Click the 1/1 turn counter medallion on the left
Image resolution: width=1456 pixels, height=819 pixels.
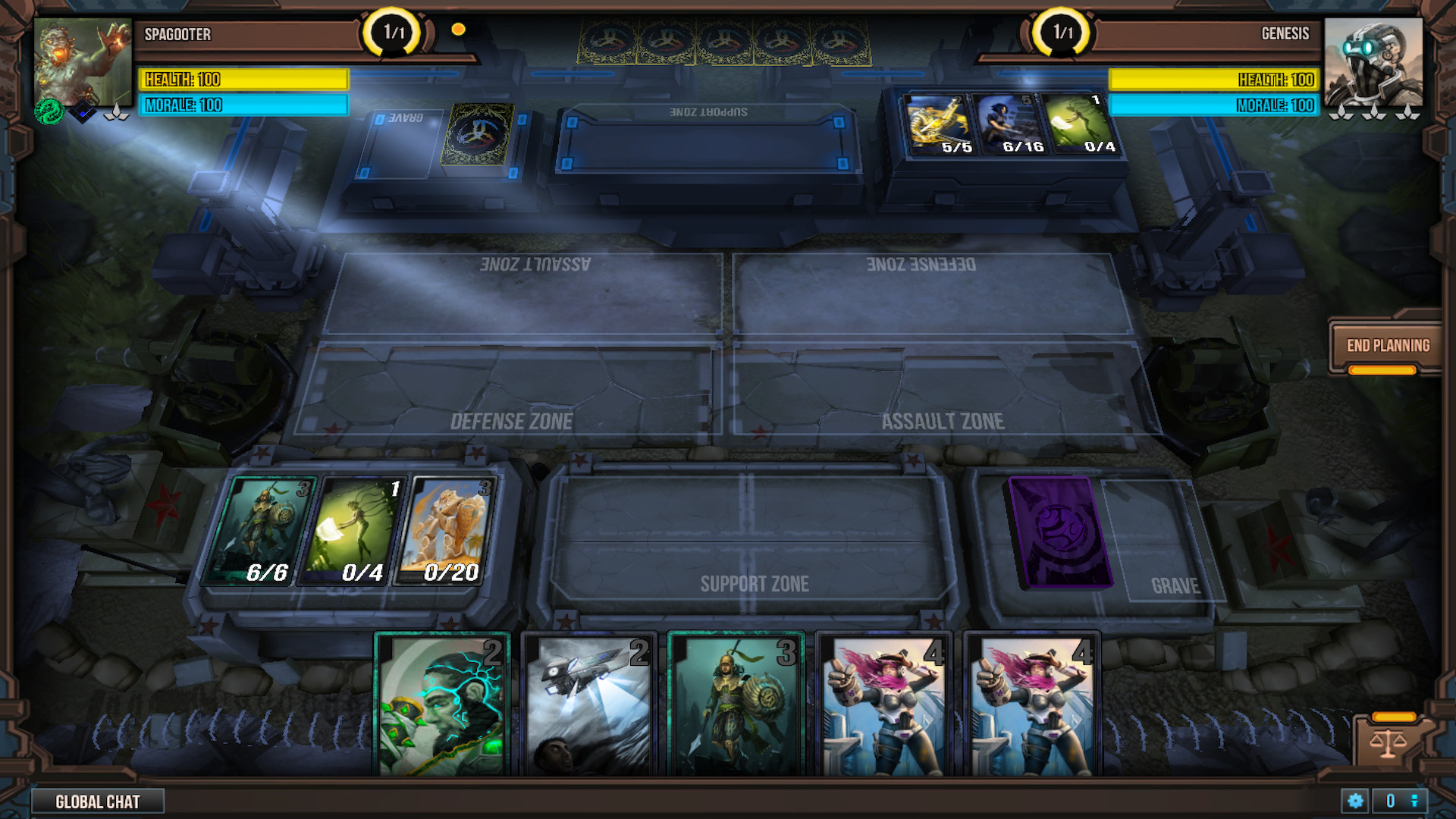click(x=391, y=32)
